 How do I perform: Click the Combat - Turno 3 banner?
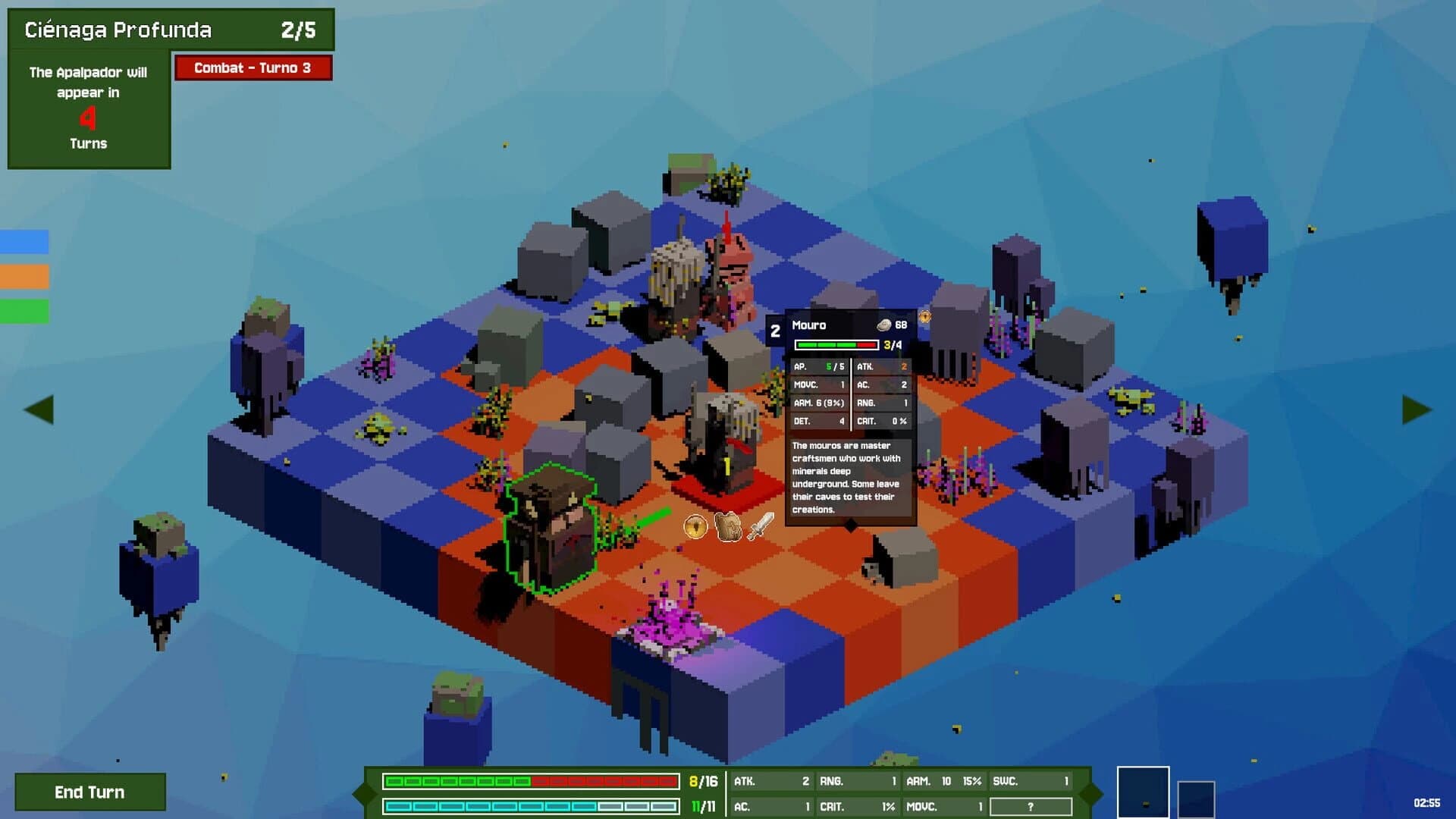(253, 67)
